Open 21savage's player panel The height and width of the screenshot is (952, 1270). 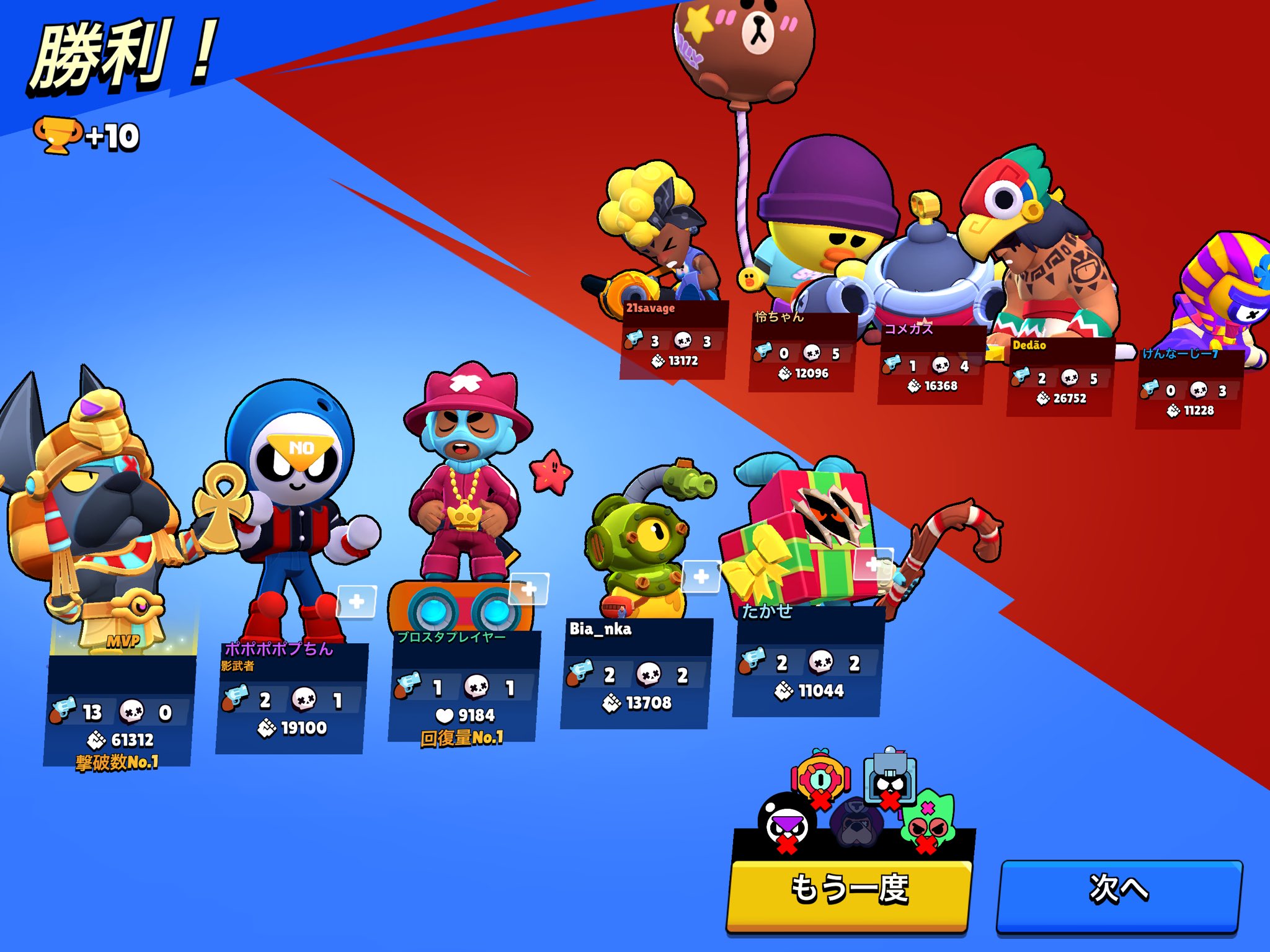click(673, 341)
